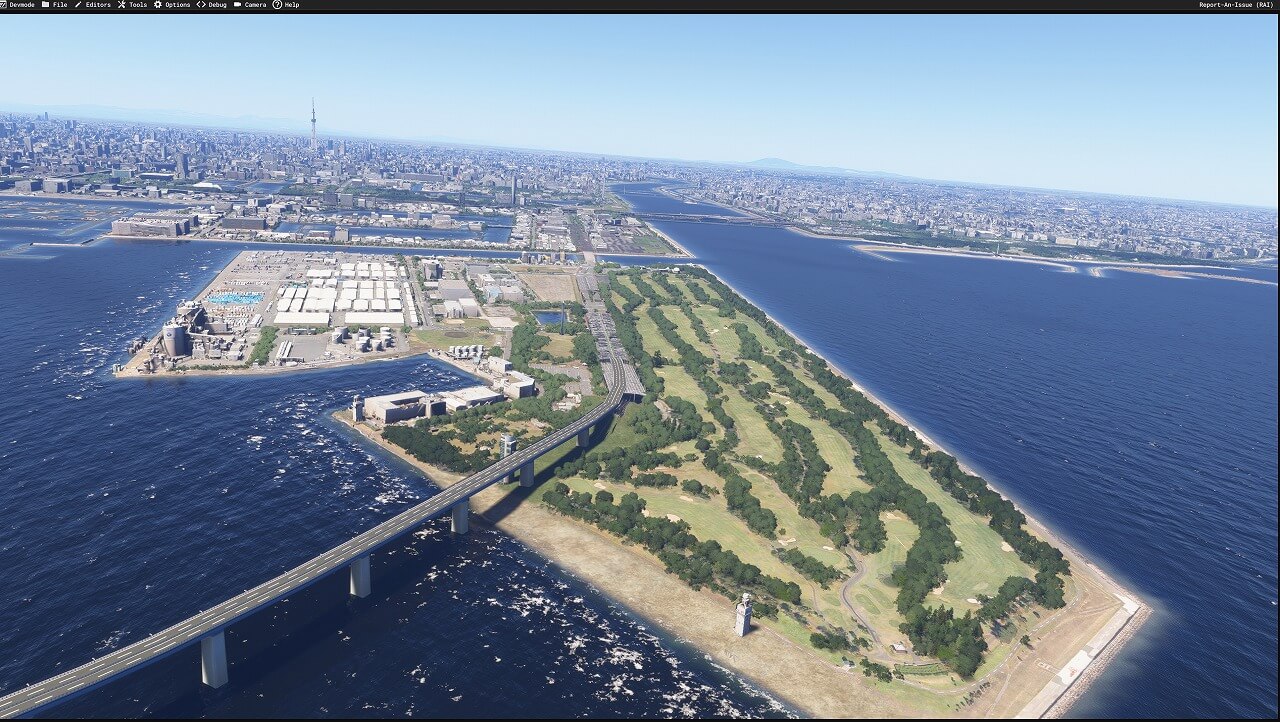Open Report-An-Issue (RAI)
This screenshot has height=722, width=1280.
click(x=1235, y=5)
